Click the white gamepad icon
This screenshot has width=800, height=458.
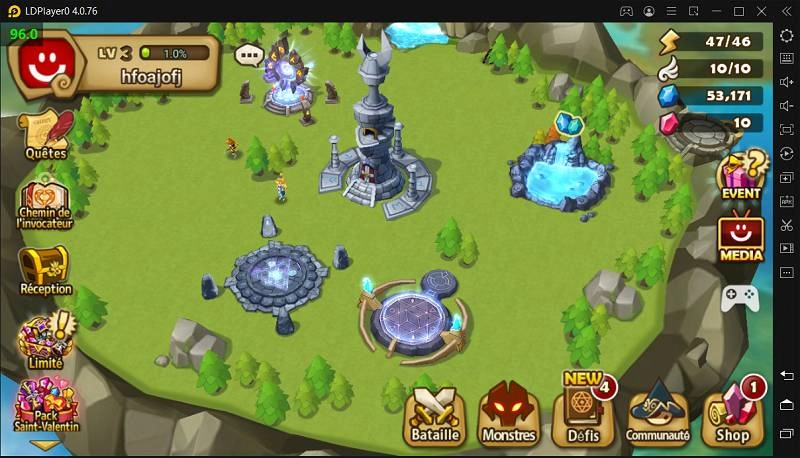[x=741, y=297]
